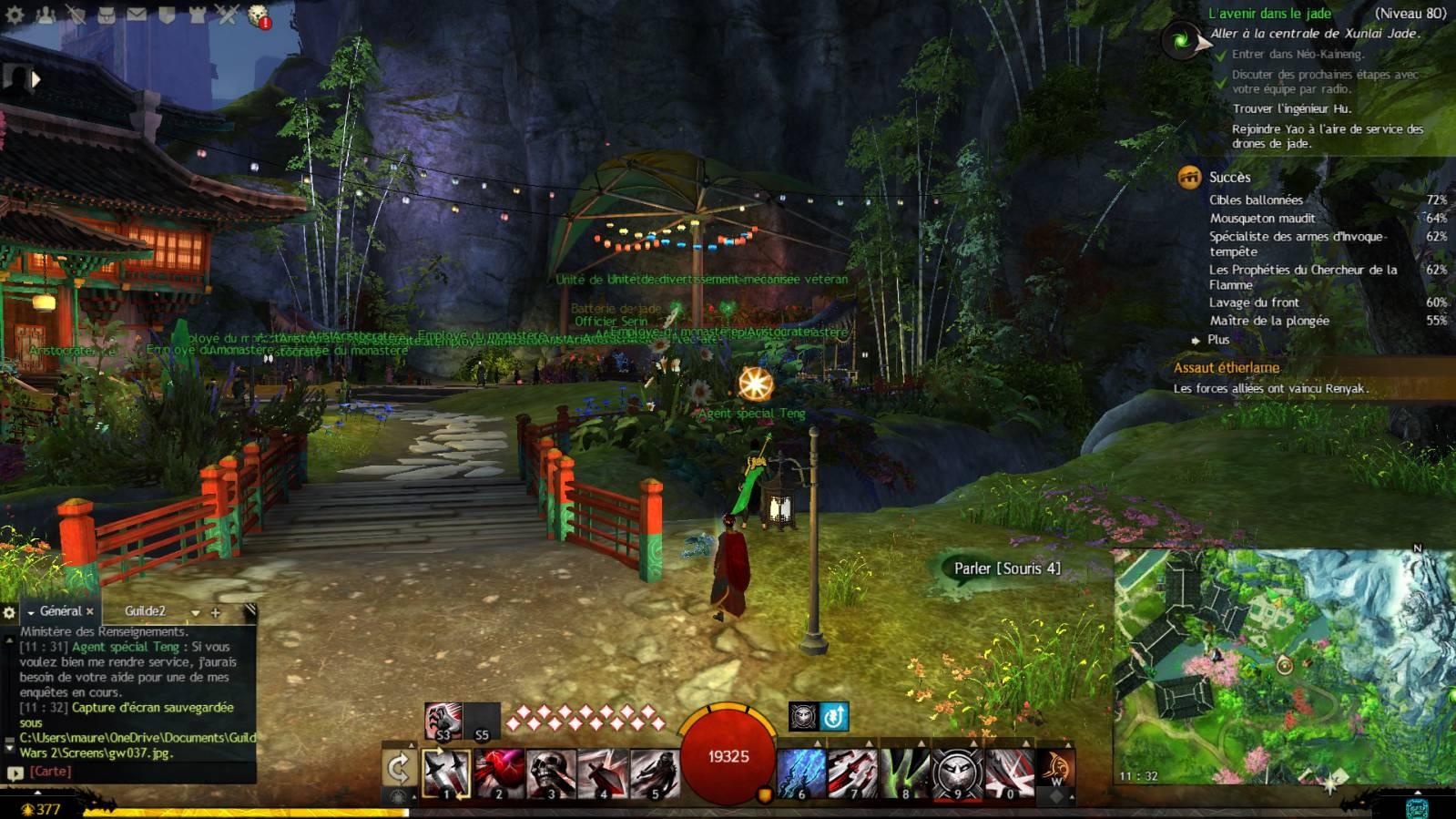1456x819 pixels.
Task: Close the Général chat tab
Action: coord(90,611)
